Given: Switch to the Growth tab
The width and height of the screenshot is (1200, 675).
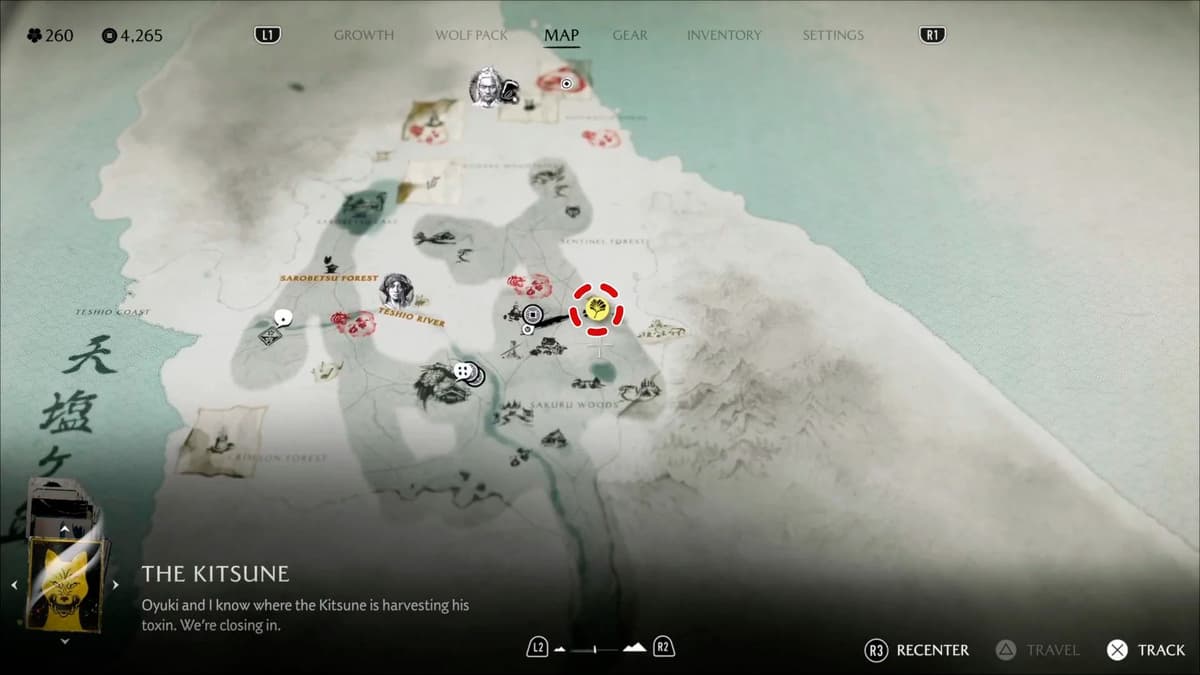Looking at the screenshot, I should (x=363, y=35).
